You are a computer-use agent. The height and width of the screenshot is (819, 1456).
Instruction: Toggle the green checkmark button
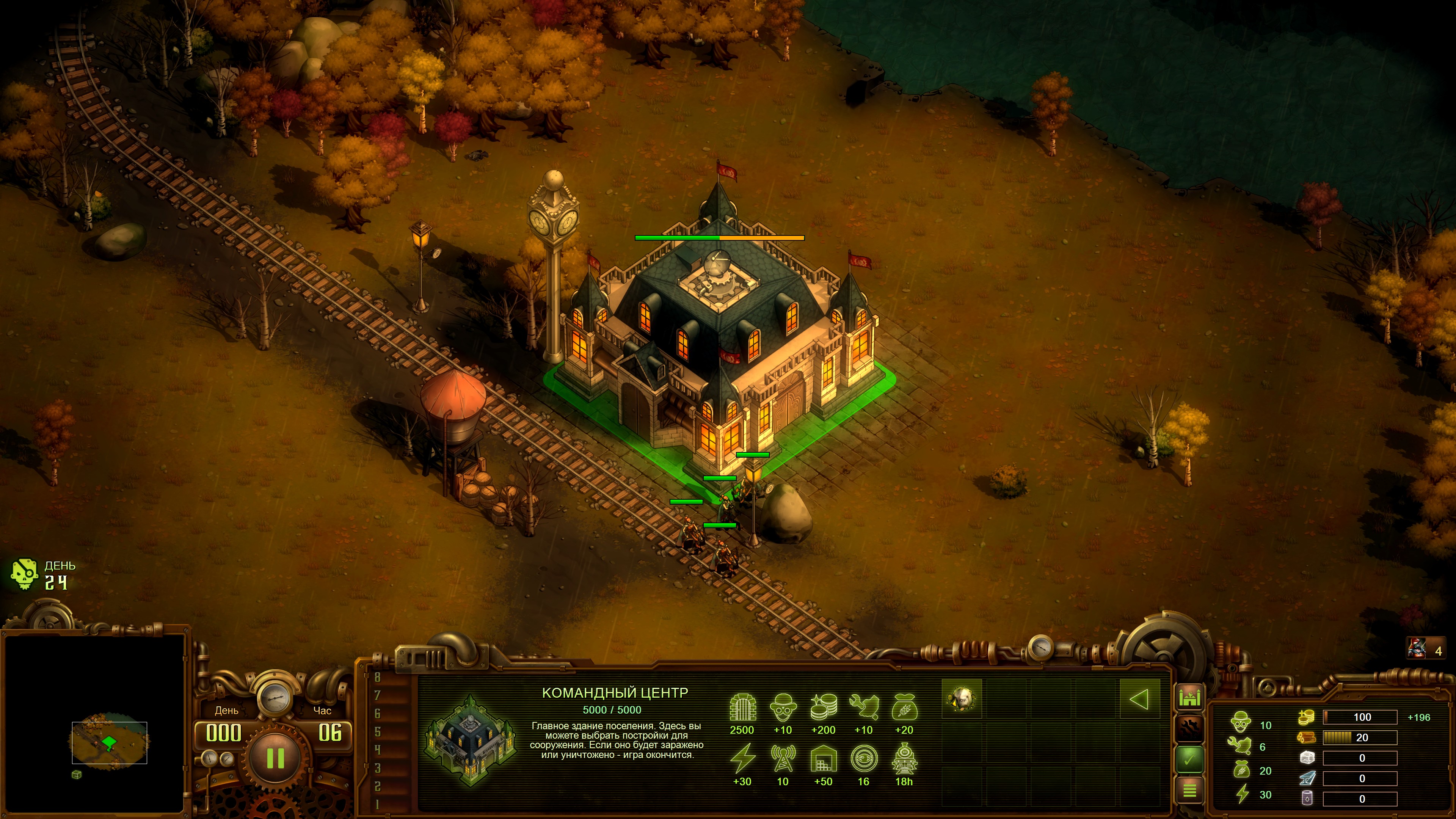[1189, 759]
